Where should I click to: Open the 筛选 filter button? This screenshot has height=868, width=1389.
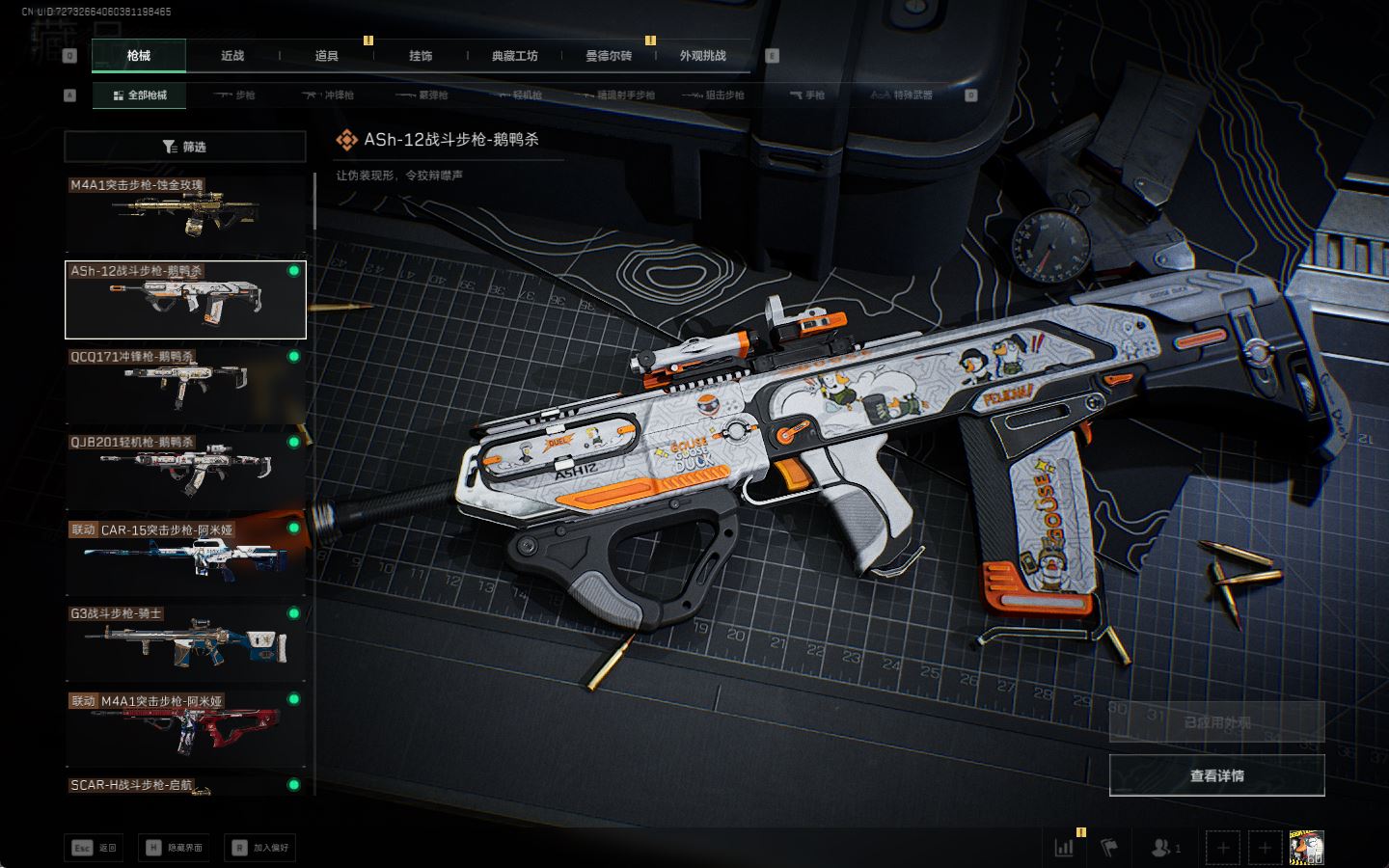click(185, 147)
